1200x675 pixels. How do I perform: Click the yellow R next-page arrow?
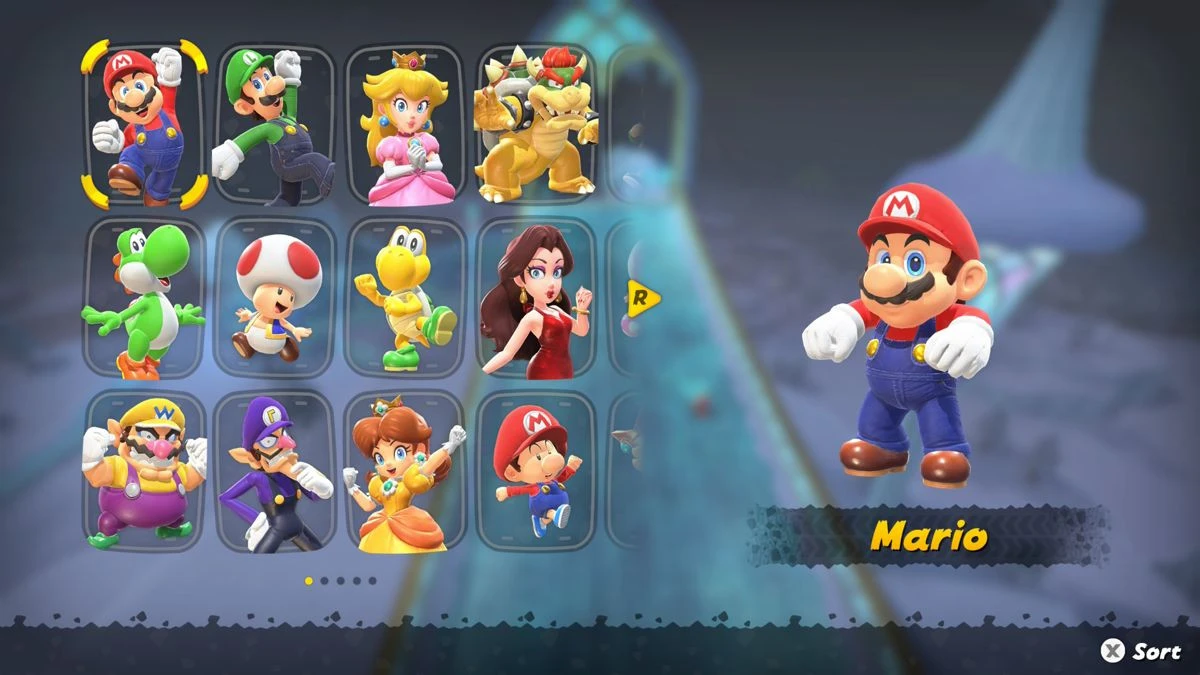click(643, 297)
